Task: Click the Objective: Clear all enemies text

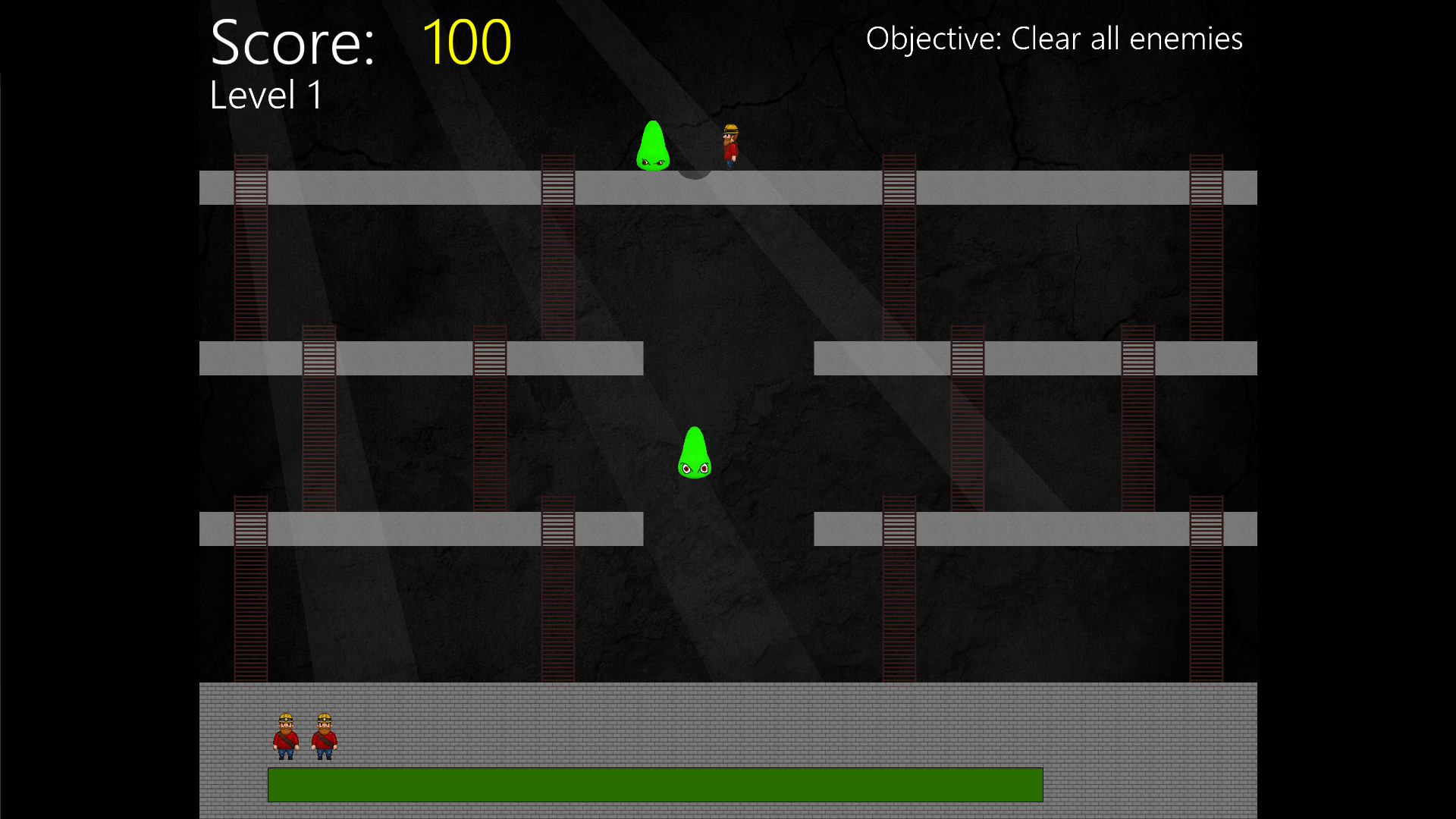Action: click(x=1055, y=38)
